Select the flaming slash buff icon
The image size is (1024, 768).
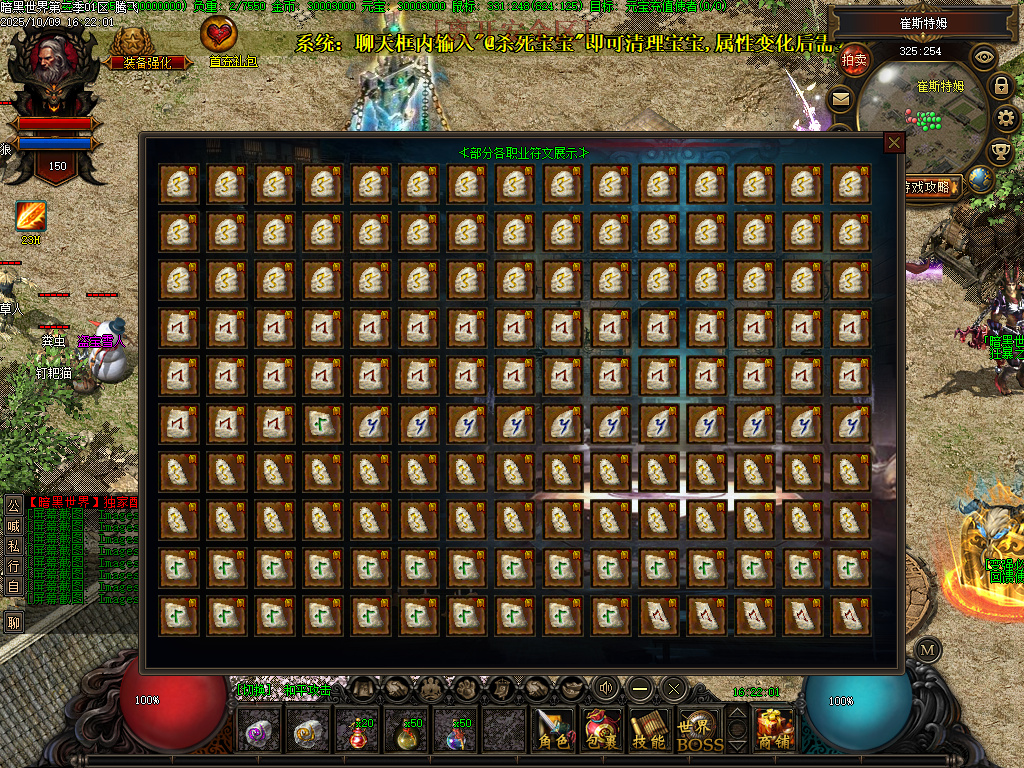click(31, 216)
